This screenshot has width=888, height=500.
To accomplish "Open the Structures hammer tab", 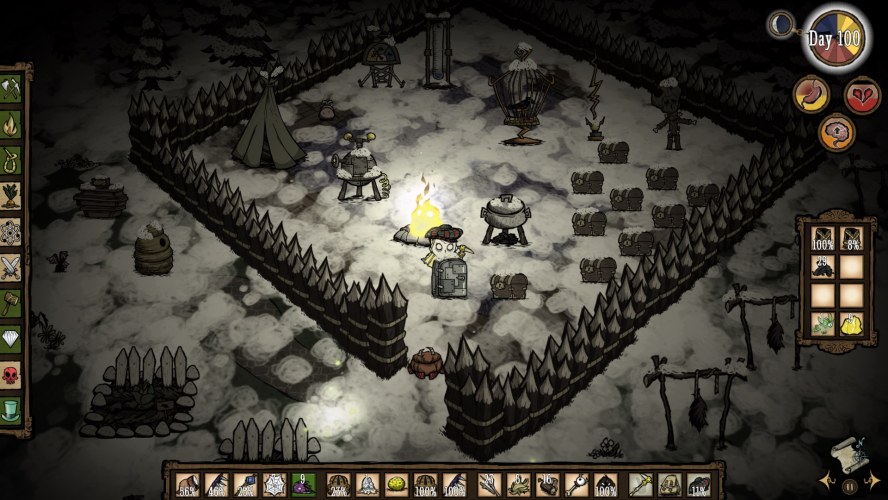I will 11,302.
